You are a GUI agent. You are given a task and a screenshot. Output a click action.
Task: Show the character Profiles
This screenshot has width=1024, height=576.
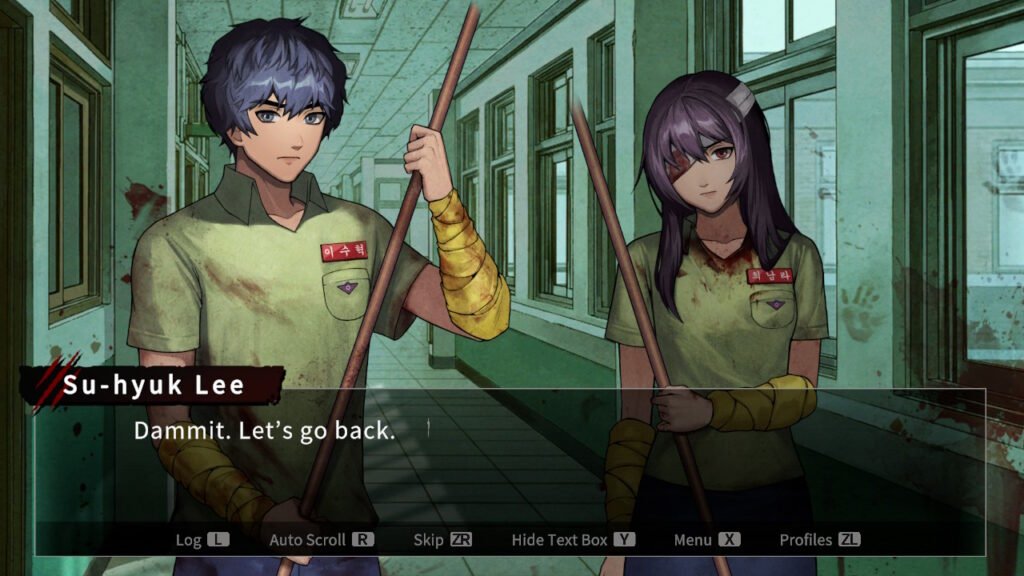pos(819,540)
